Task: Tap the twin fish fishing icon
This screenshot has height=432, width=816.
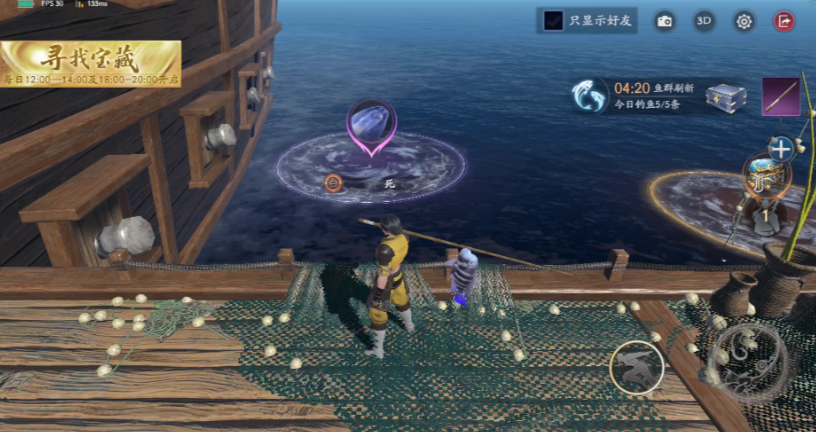Action: pyautogui.click(x=589, y=96)
